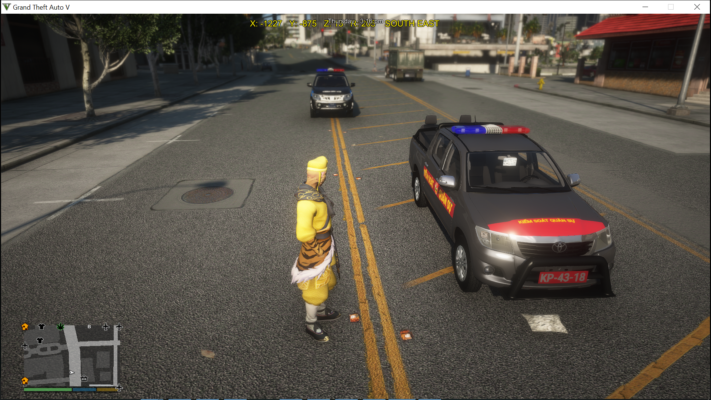Maximize the game window
711x400 pixels.
(x=670, y=7)
